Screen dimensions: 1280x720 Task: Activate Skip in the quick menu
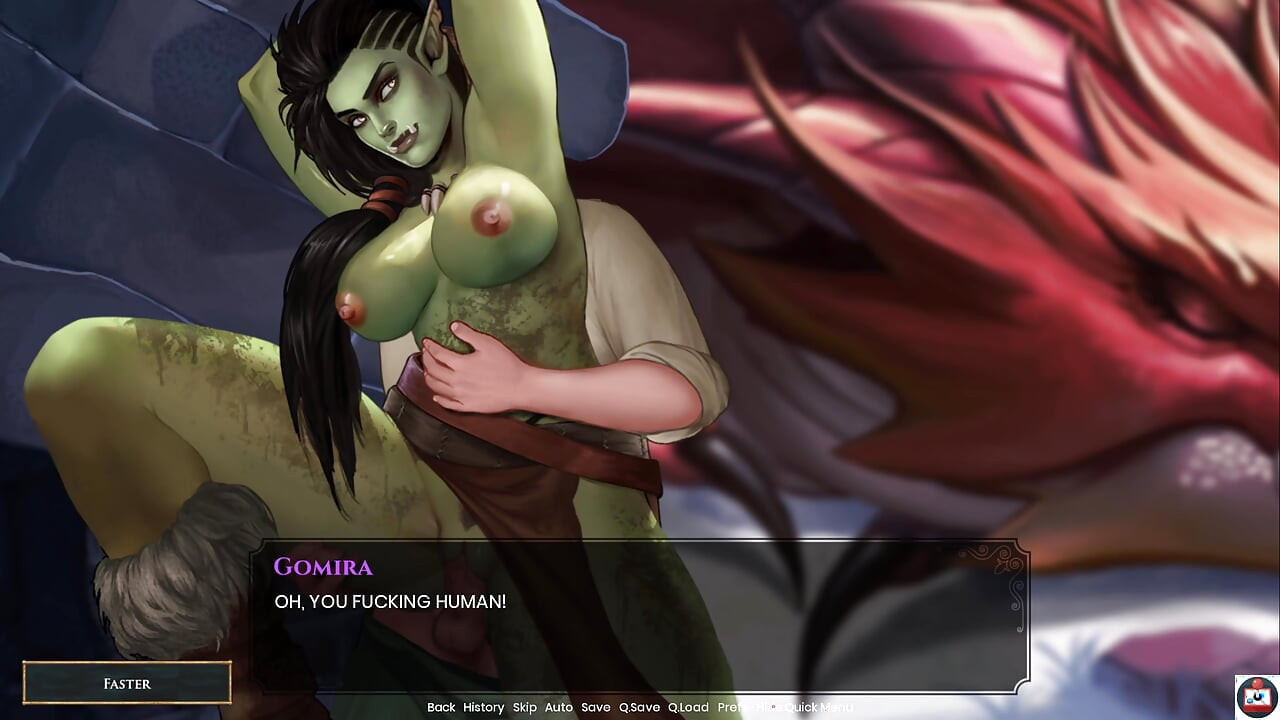point(524,707)
